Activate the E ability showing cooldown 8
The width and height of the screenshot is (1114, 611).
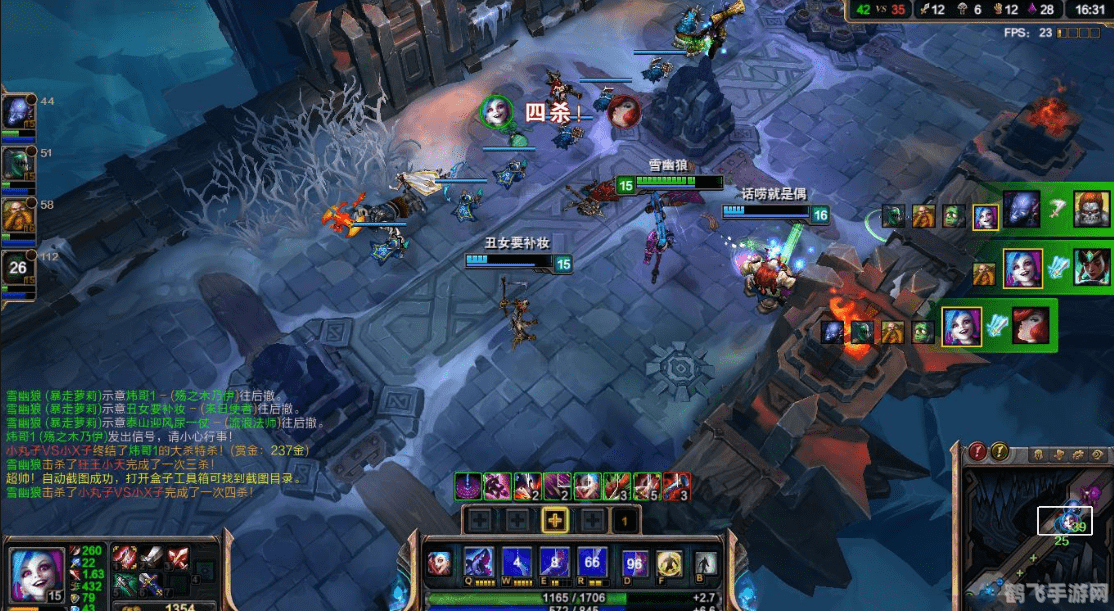pyautogui.click(x=553, y=563)
